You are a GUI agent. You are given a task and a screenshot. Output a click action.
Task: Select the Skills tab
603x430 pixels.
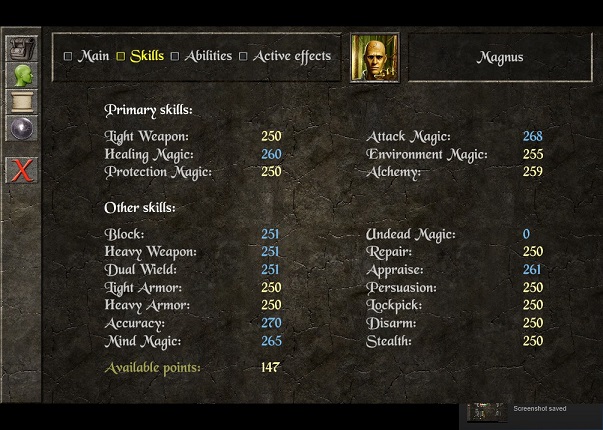pos(140,56)
